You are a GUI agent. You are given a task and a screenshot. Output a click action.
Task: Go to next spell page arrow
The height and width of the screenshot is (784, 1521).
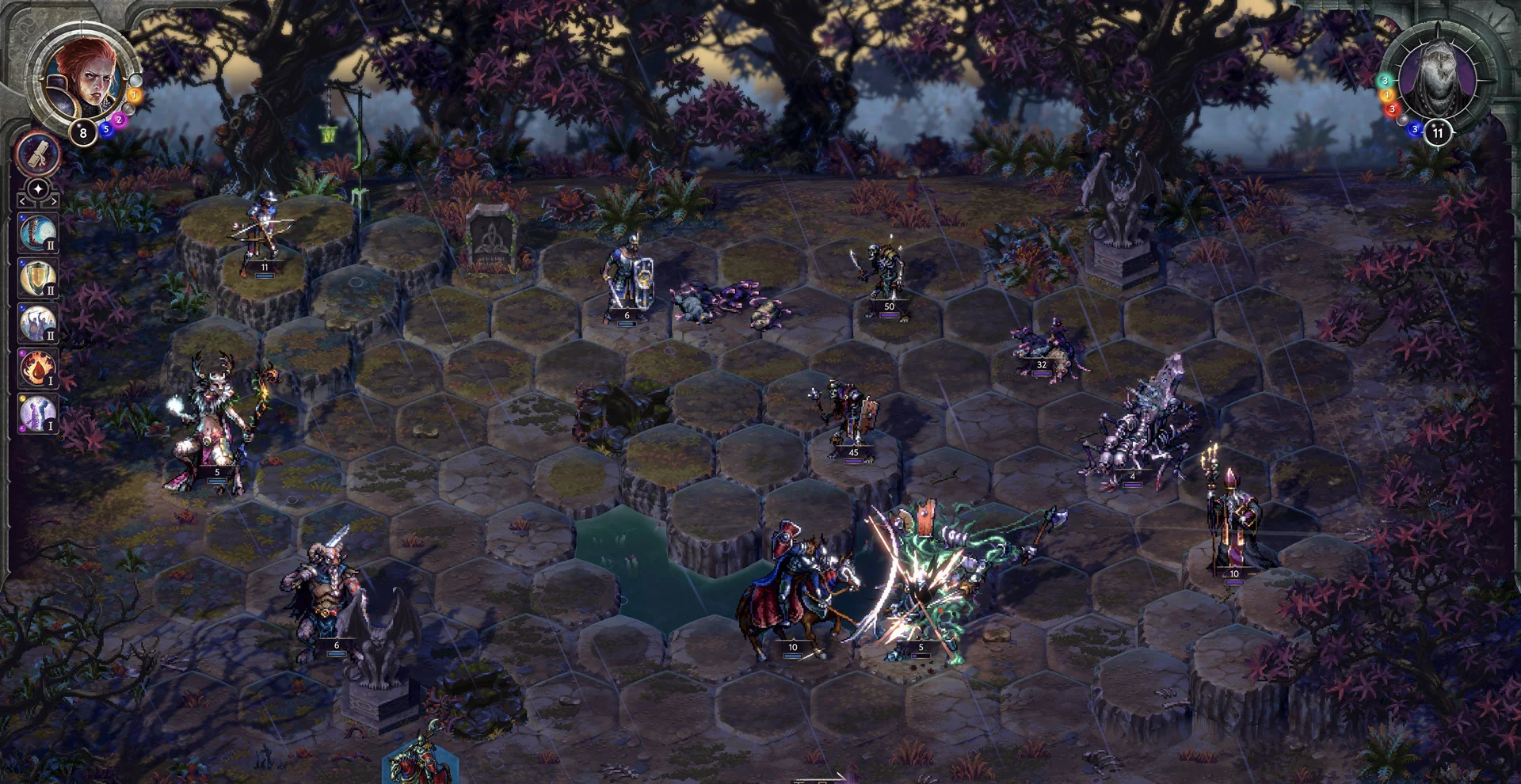point(52,202)
